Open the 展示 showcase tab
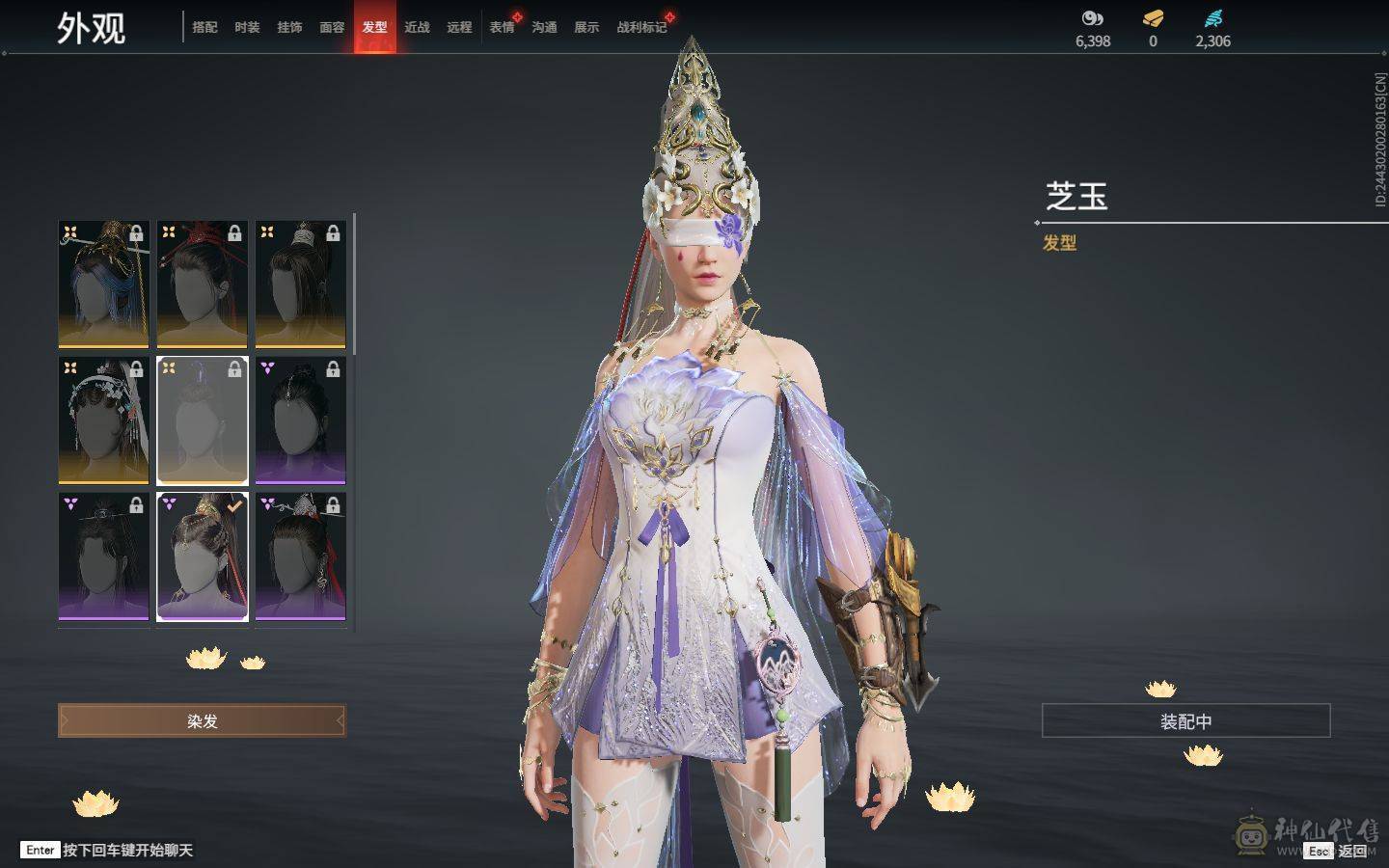The image size is (1389, 868). [x=586, y=27]
